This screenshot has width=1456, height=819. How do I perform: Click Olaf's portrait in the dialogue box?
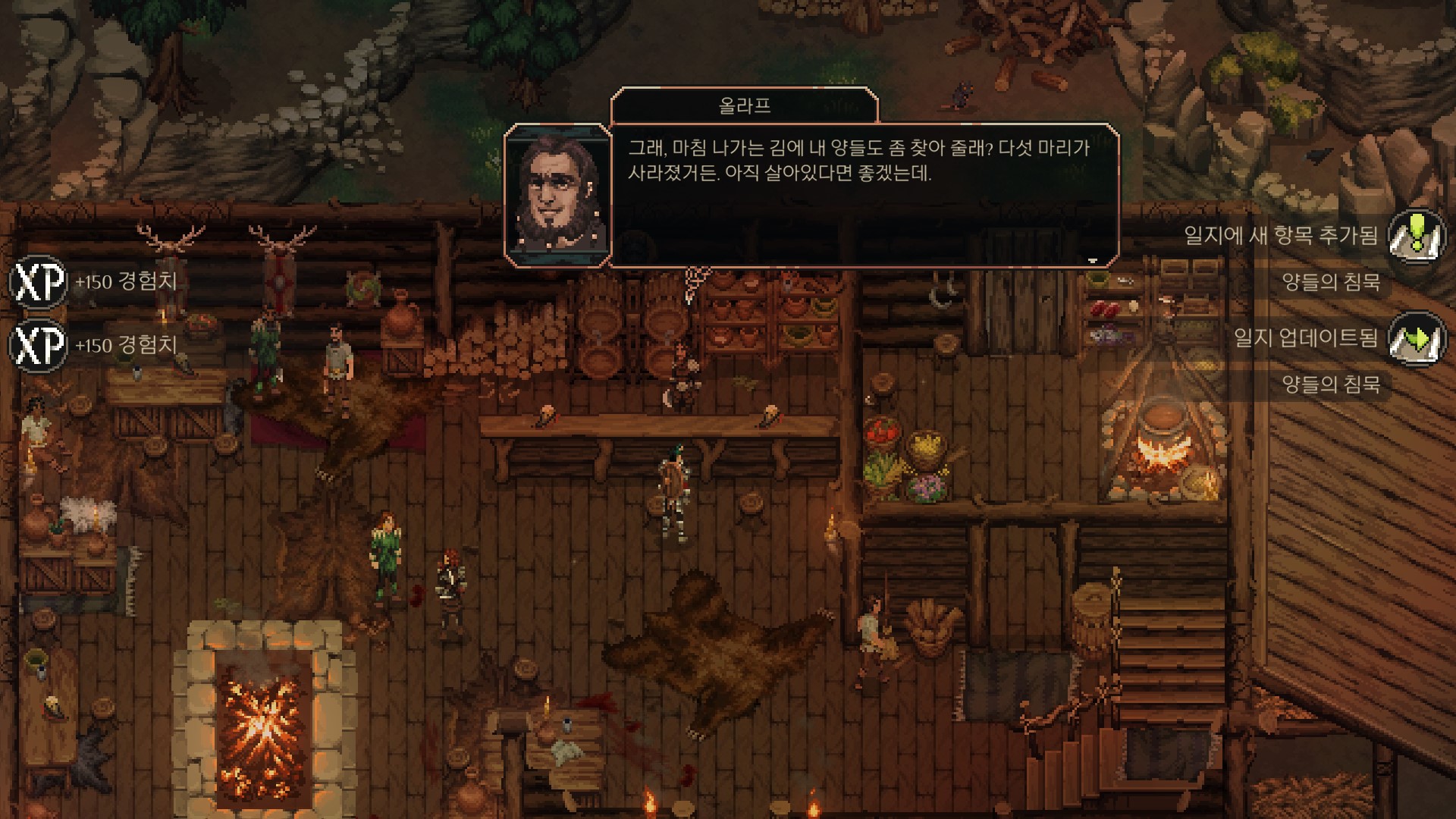coord(558,195)
